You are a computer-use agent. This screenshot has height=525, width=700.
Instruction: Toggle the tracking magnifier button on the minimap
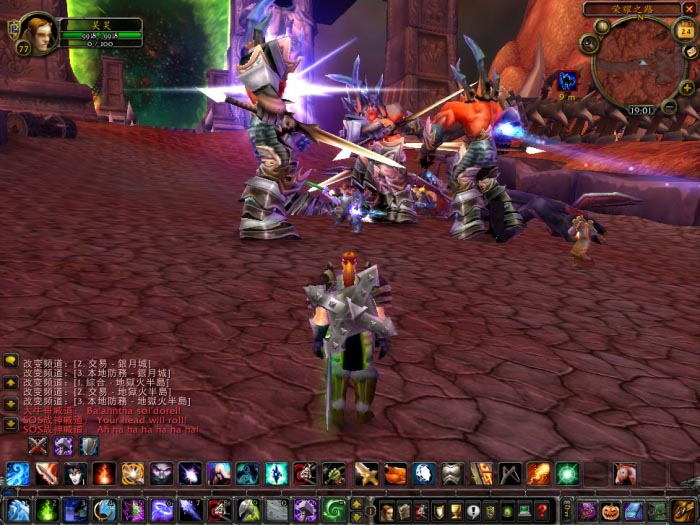coord(590,44)
